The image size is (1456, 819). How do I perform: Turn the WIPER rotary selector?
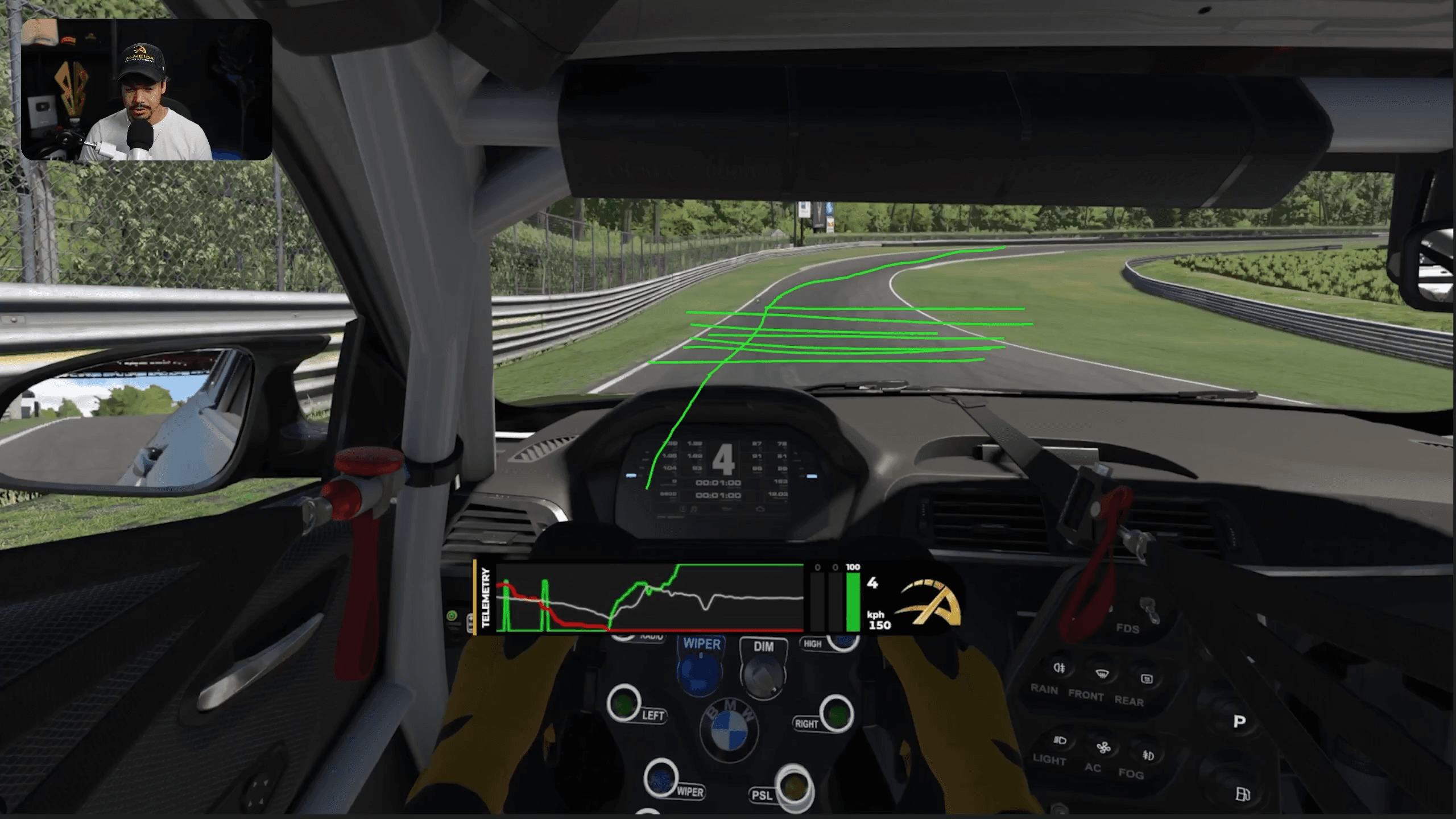pyautogui.click(x=701, y=677)
